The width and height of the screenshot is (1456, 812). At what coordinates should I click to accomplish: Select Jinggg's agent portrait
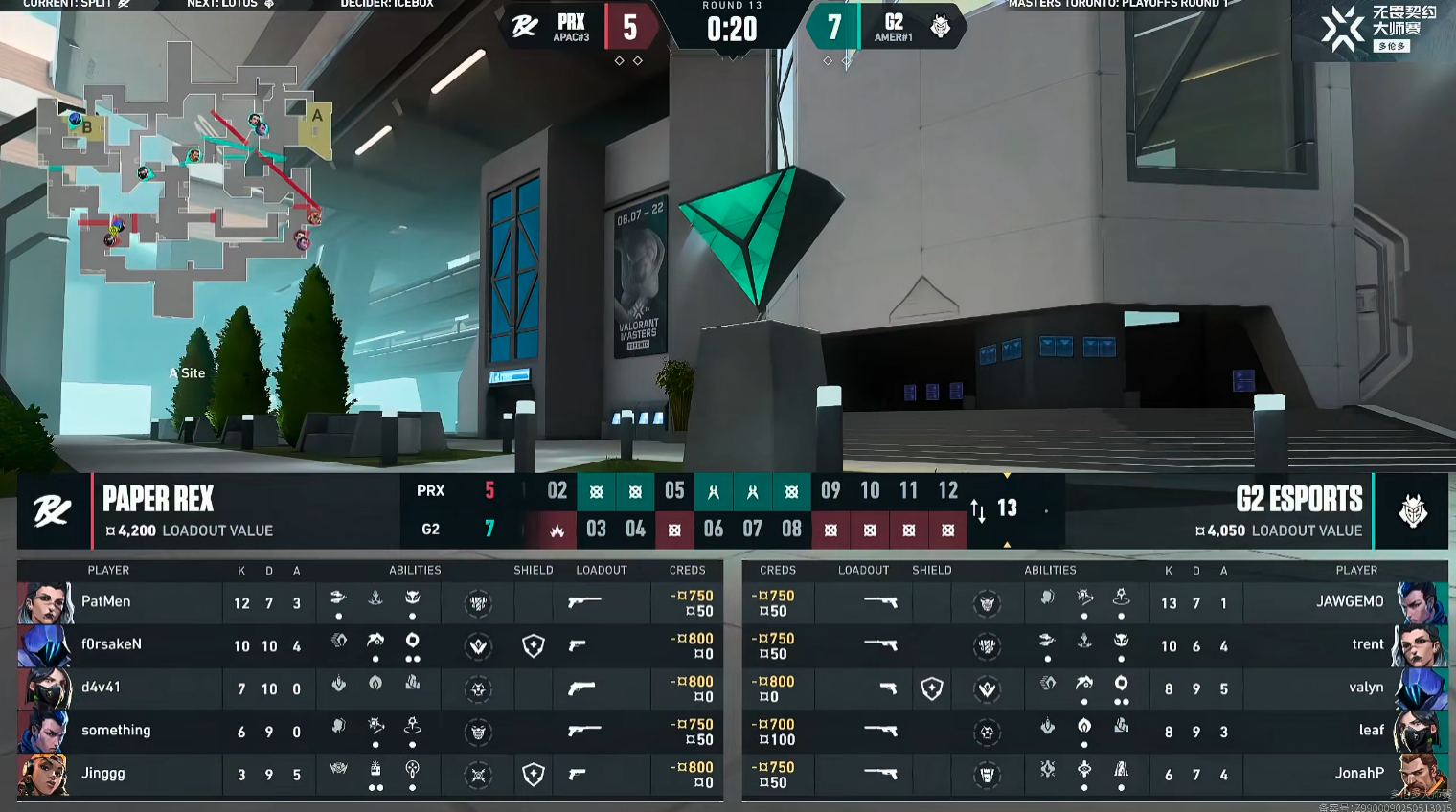[43, 774]
